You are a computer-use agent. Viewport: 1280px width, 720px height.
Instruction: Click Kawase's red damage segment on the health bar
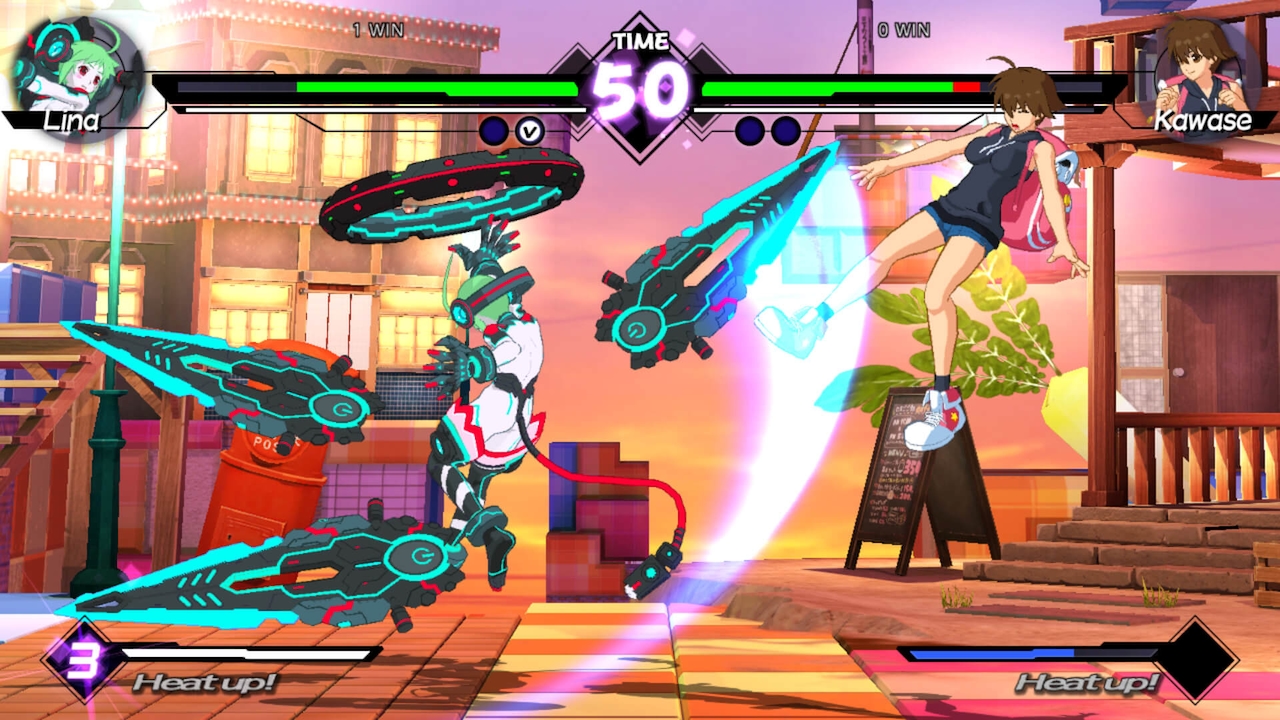965,88
